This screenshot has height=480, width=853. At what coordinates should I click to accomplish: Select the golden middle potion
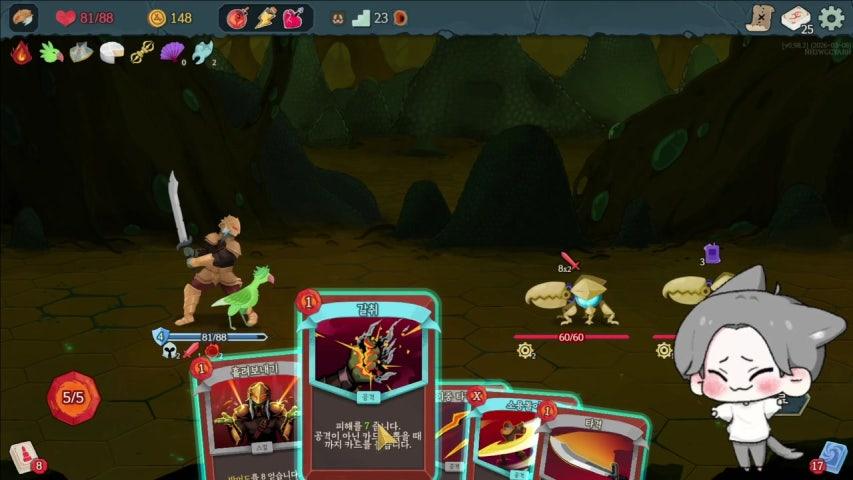click(x=266, y=18)
